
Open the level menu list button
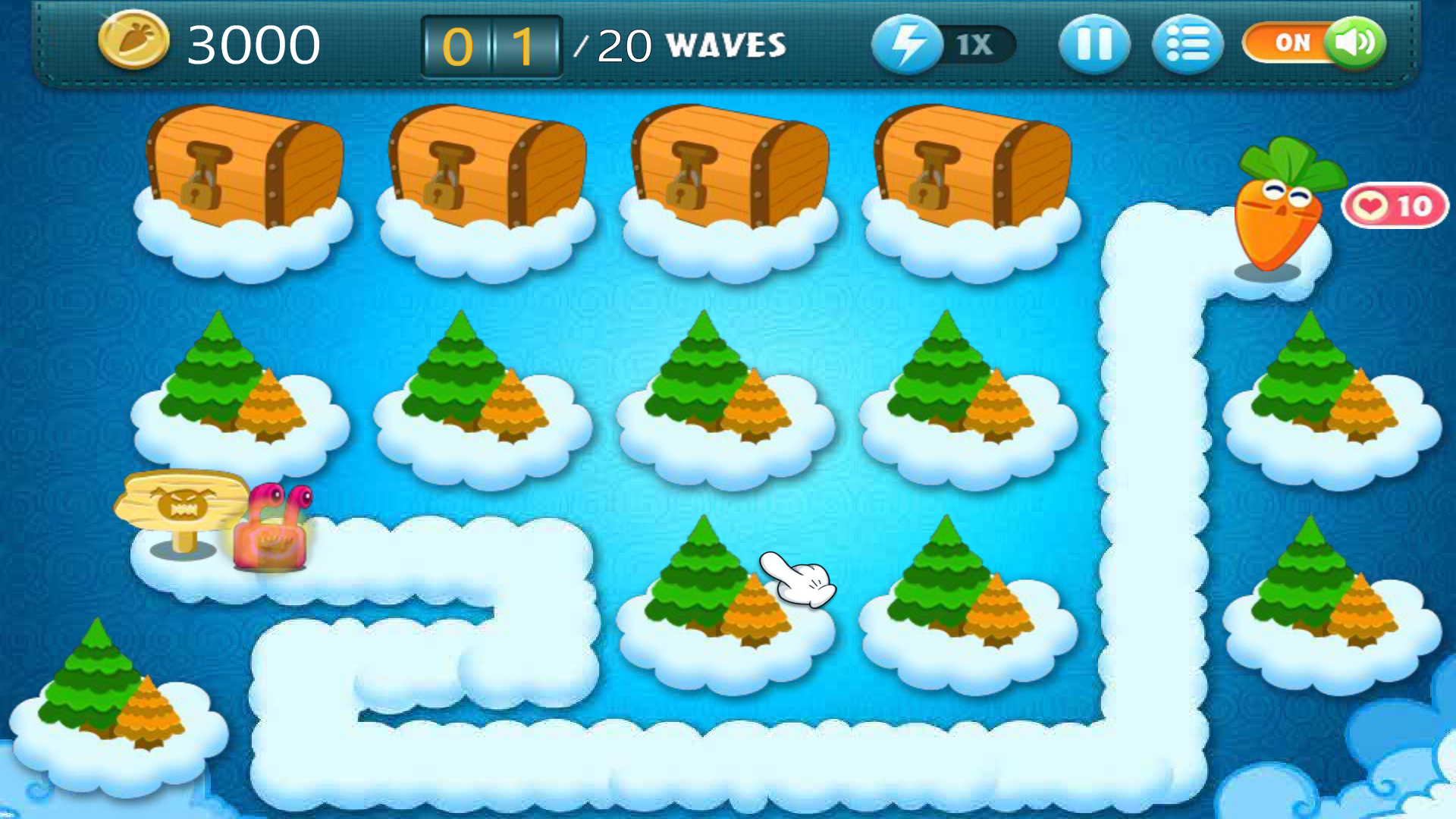[x=1187, y=45]
